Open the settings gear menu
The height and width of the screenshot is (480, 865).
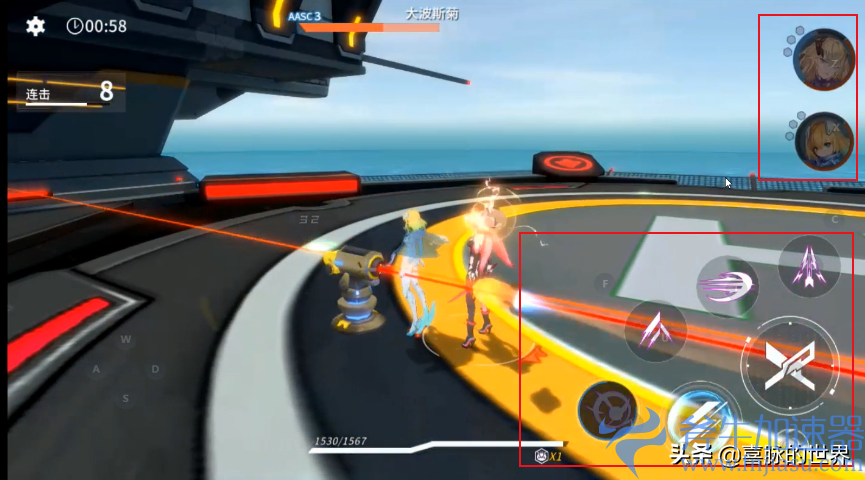(36, 26)
